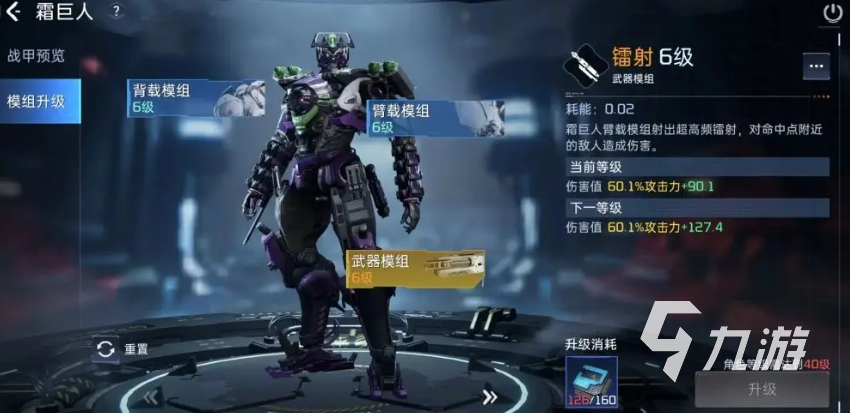Go back with the top-left arrow

(x=12, y=12)
